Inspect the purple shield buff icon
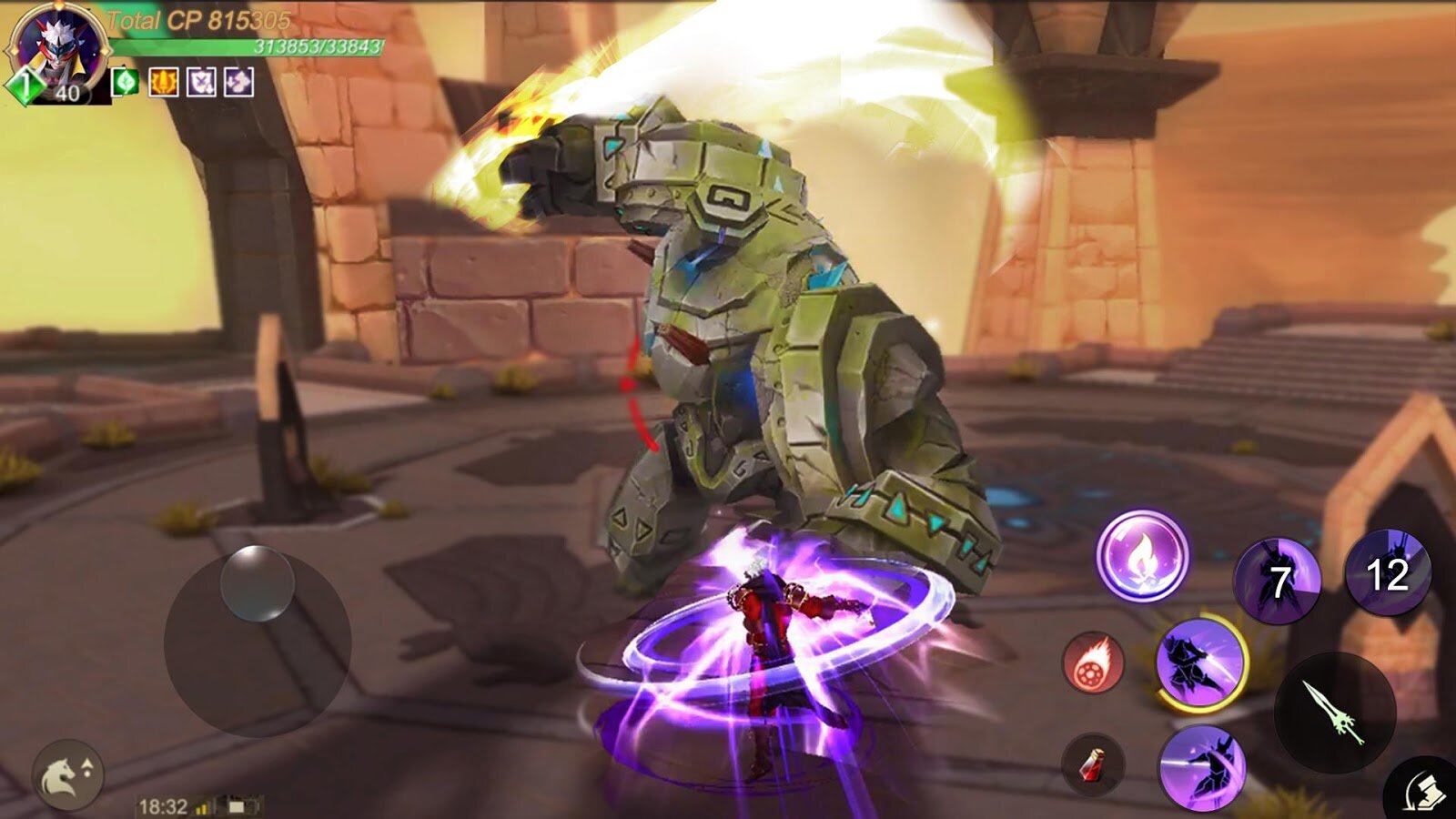This screenshot has height=819, width=1456. (201, 83)
